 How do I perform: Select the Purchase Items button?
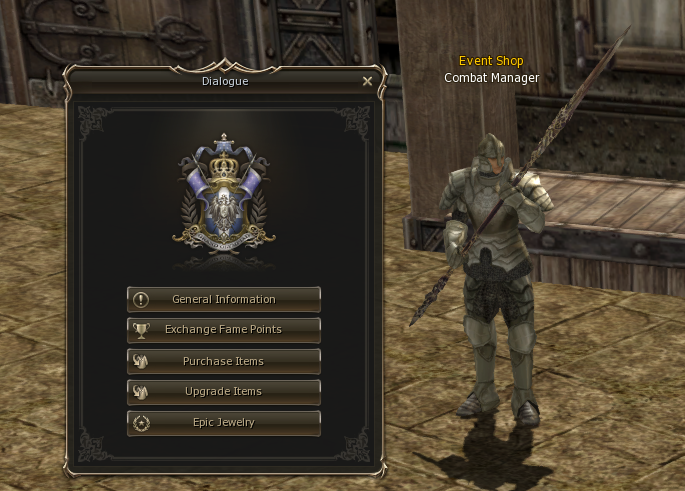(x=224, y=361)
